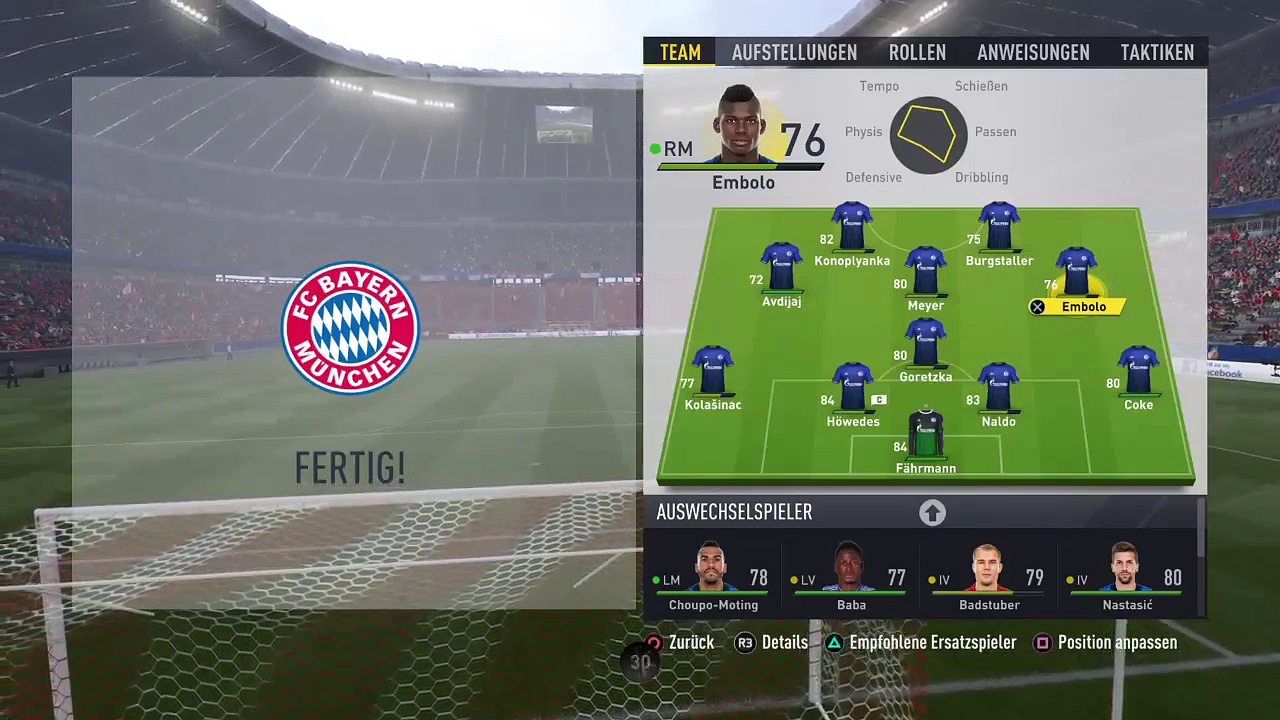Select Avdijaj in the lineup
1280x720 pixels.
(x=781, y=269)
